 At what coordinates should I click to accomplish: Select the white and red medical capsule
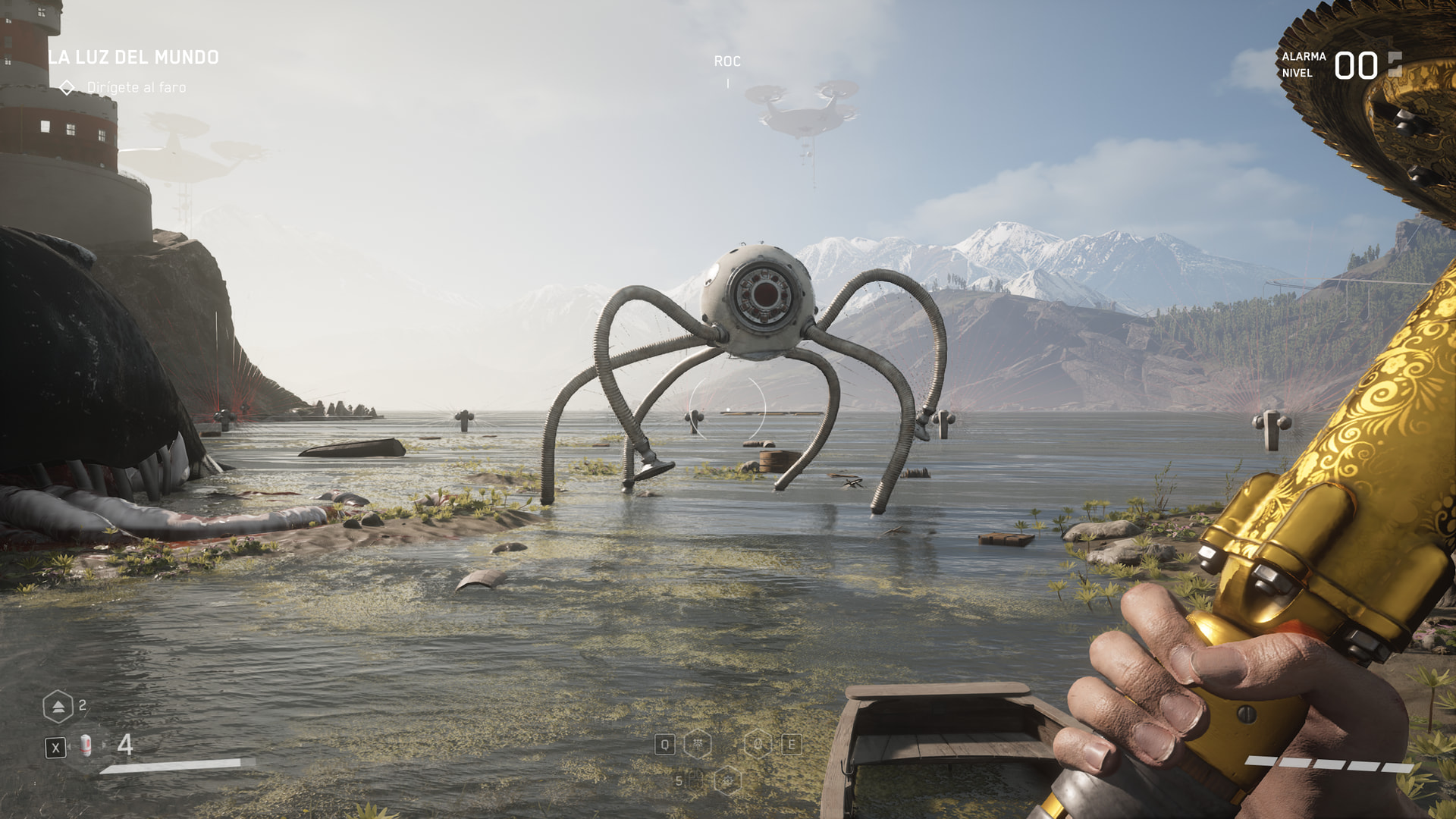86,746
